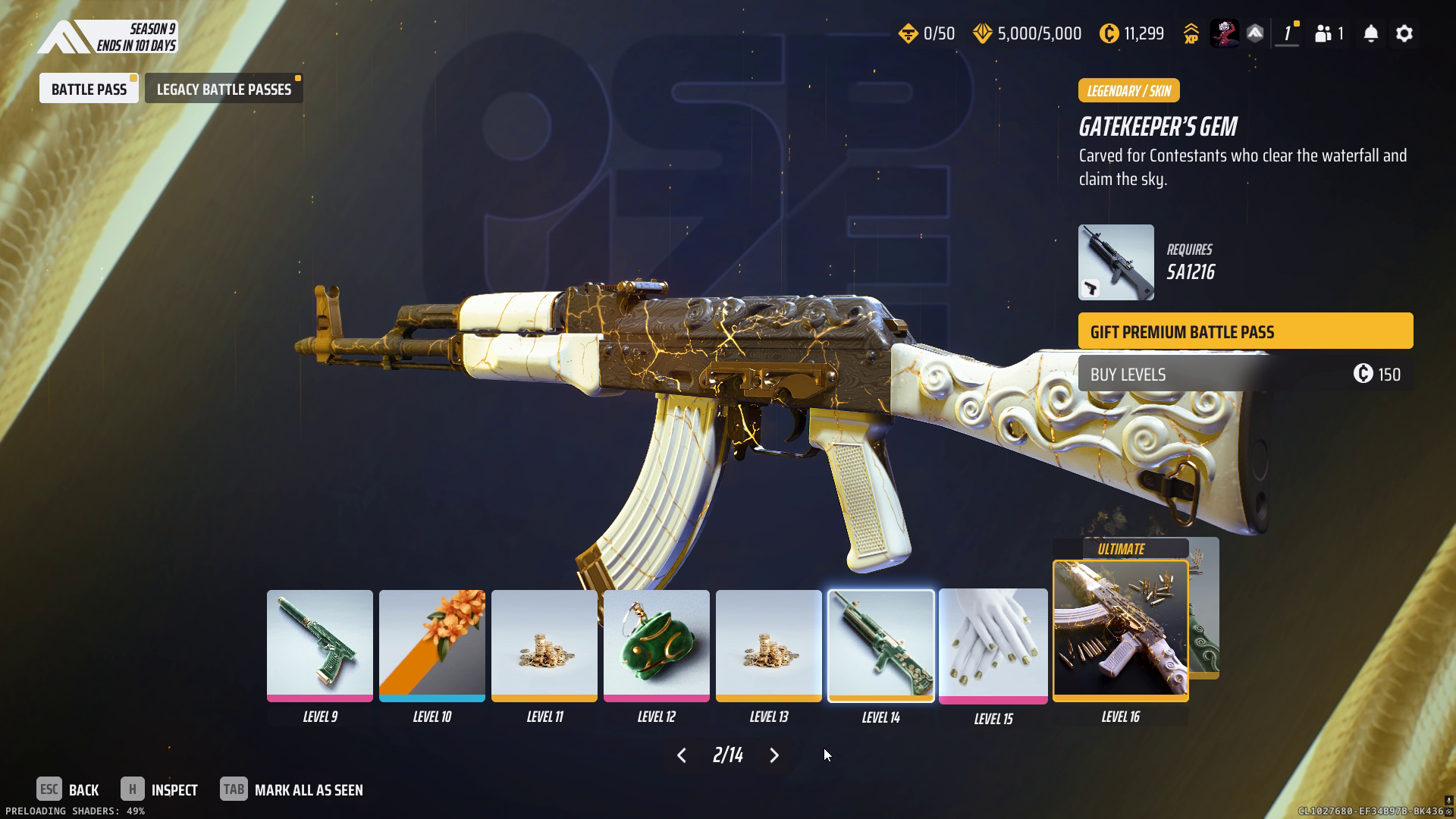
Task: Buy Levels for 150 coins
Action: pyautogui.click(x=1245, y=374)
